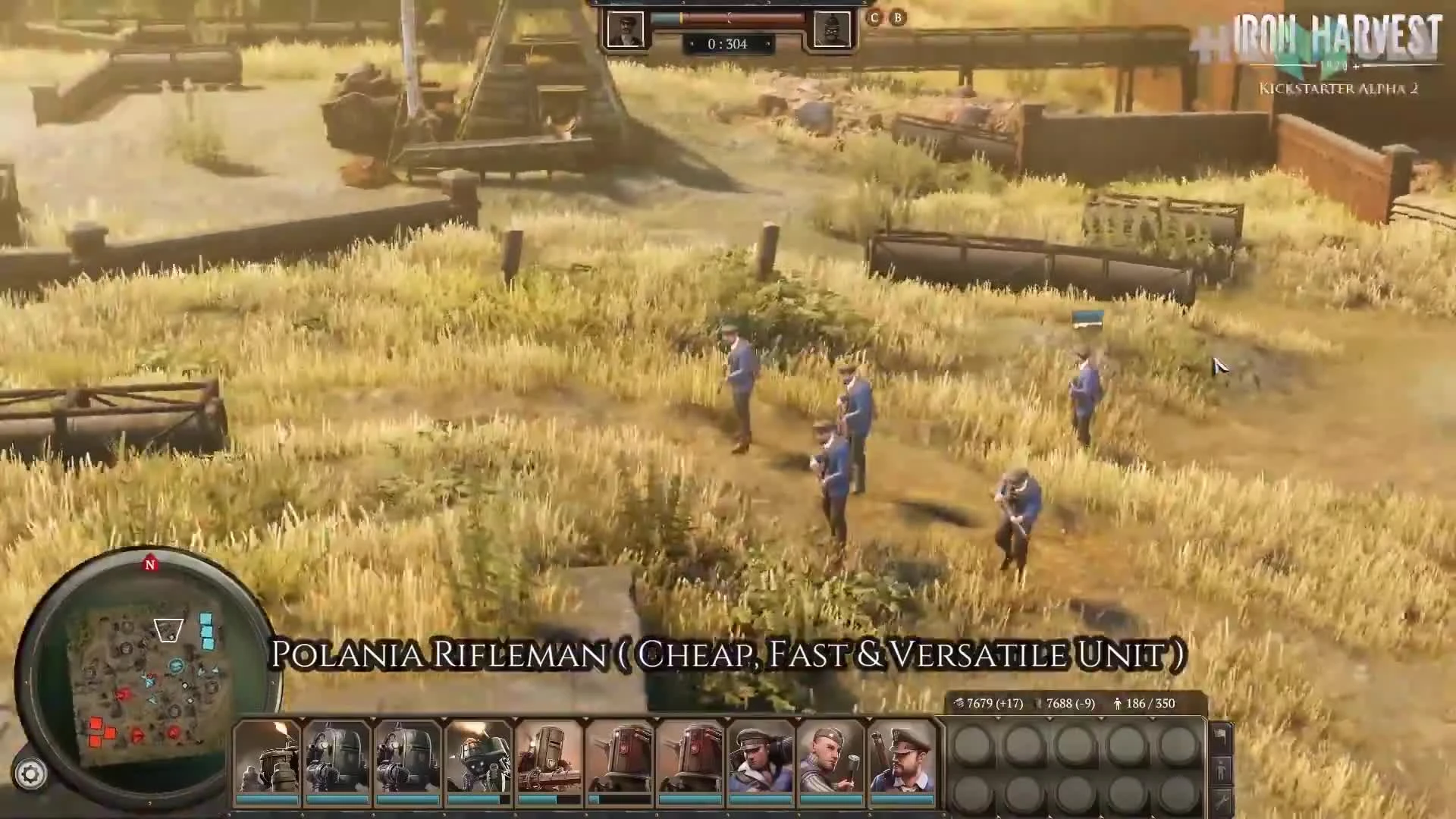Click the oil resource icon showing 7688
The image size is (1456, 819).
(x=1037, y=703)
